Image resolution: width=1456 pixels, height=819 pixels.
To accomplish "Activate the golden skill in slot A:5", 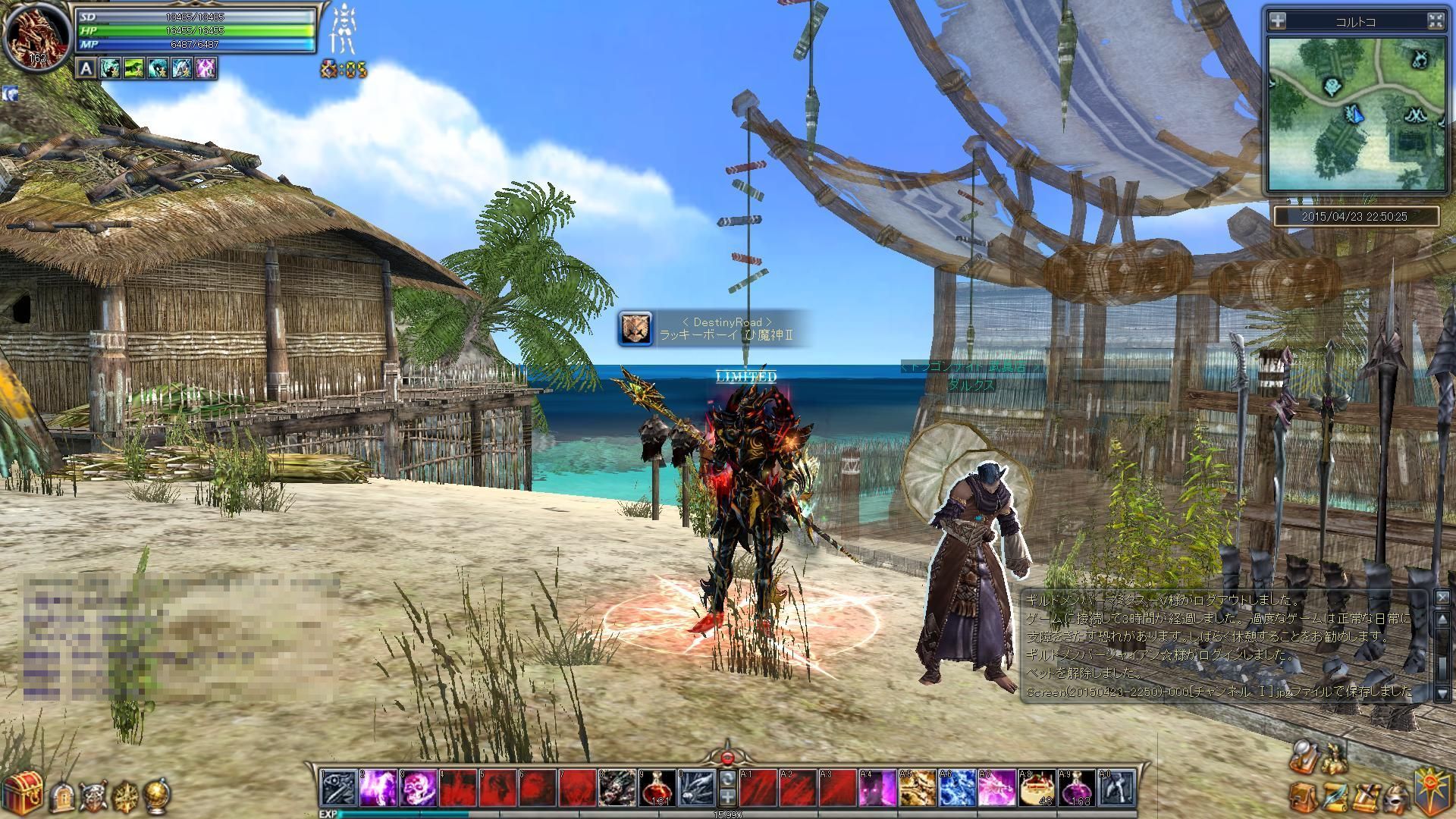I will pos(918,788).
